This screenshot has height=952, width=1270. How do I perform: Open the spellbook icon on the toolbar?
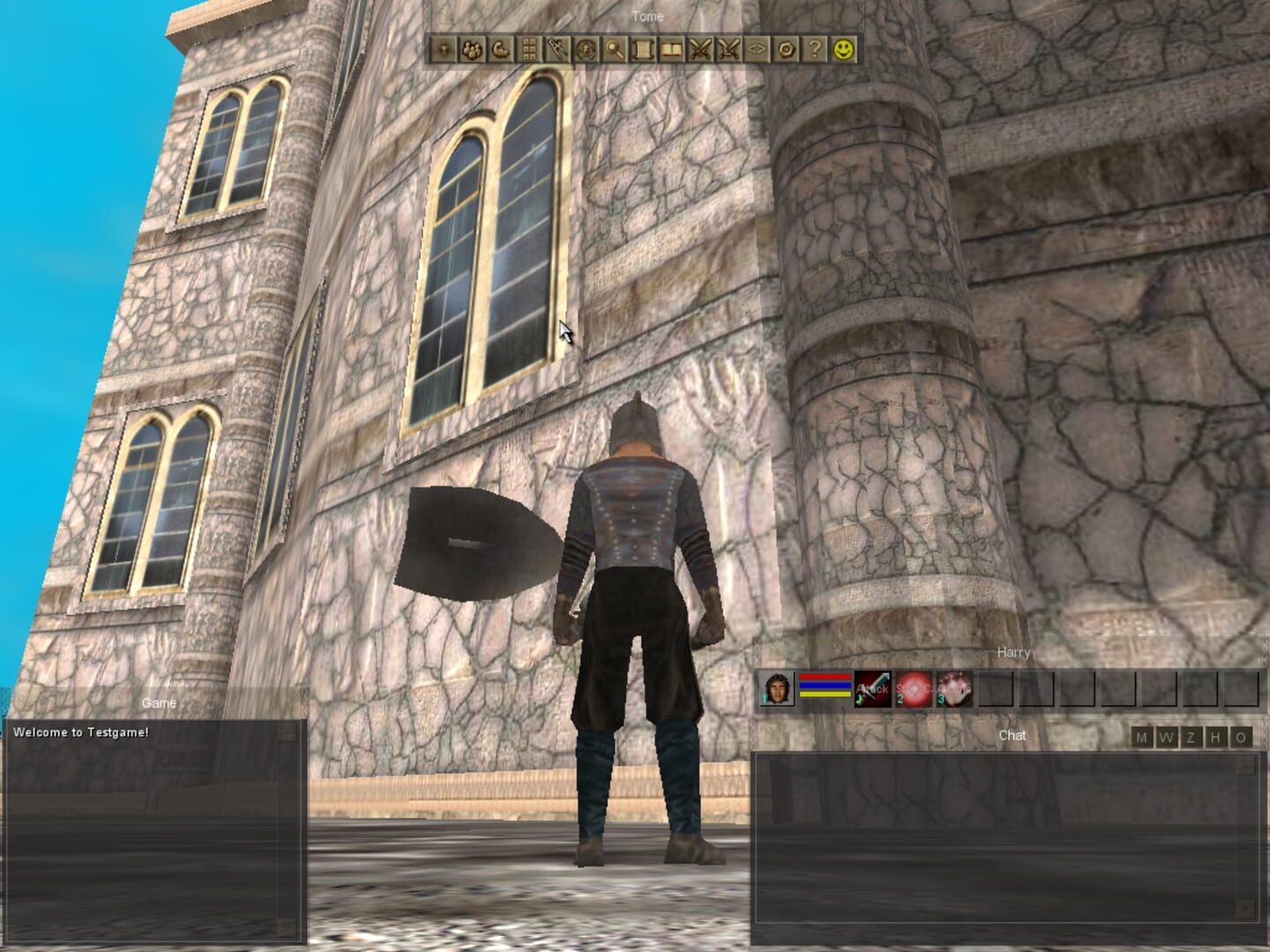670,50
